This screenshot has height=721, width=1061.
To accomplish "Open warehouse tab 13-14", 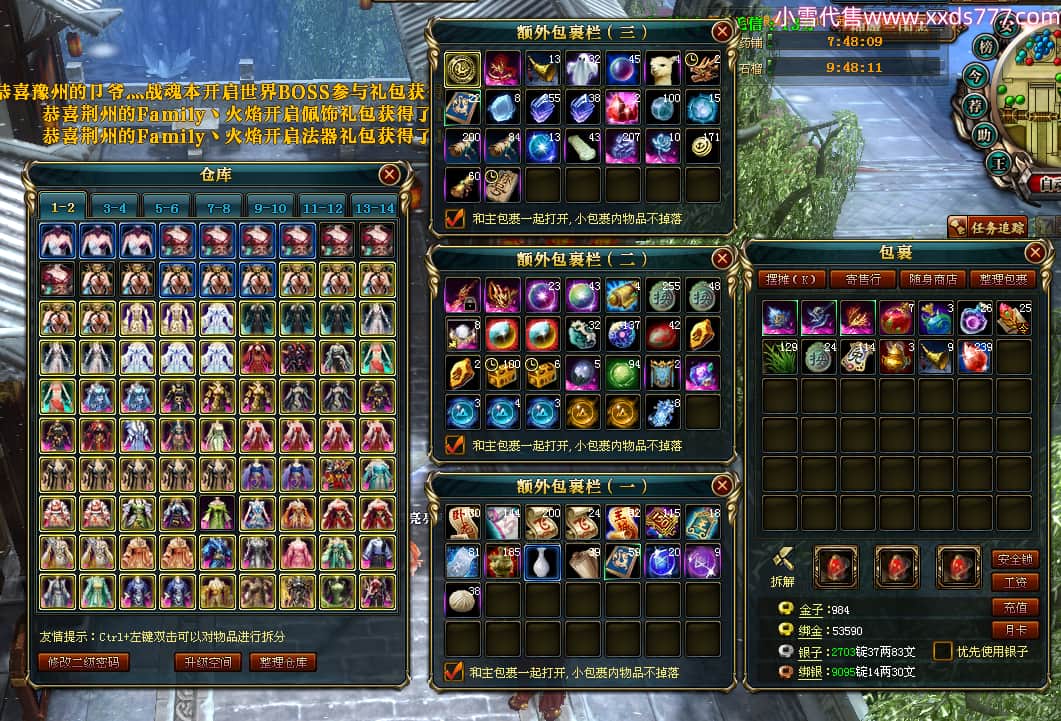I will coord(374,208).
